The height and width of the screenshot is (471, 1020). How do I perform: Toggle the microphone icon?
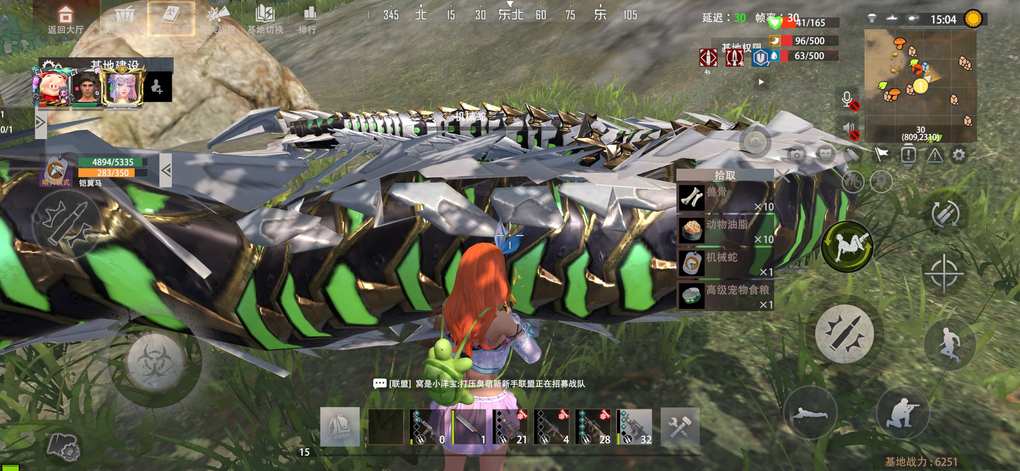pos(849,101)
